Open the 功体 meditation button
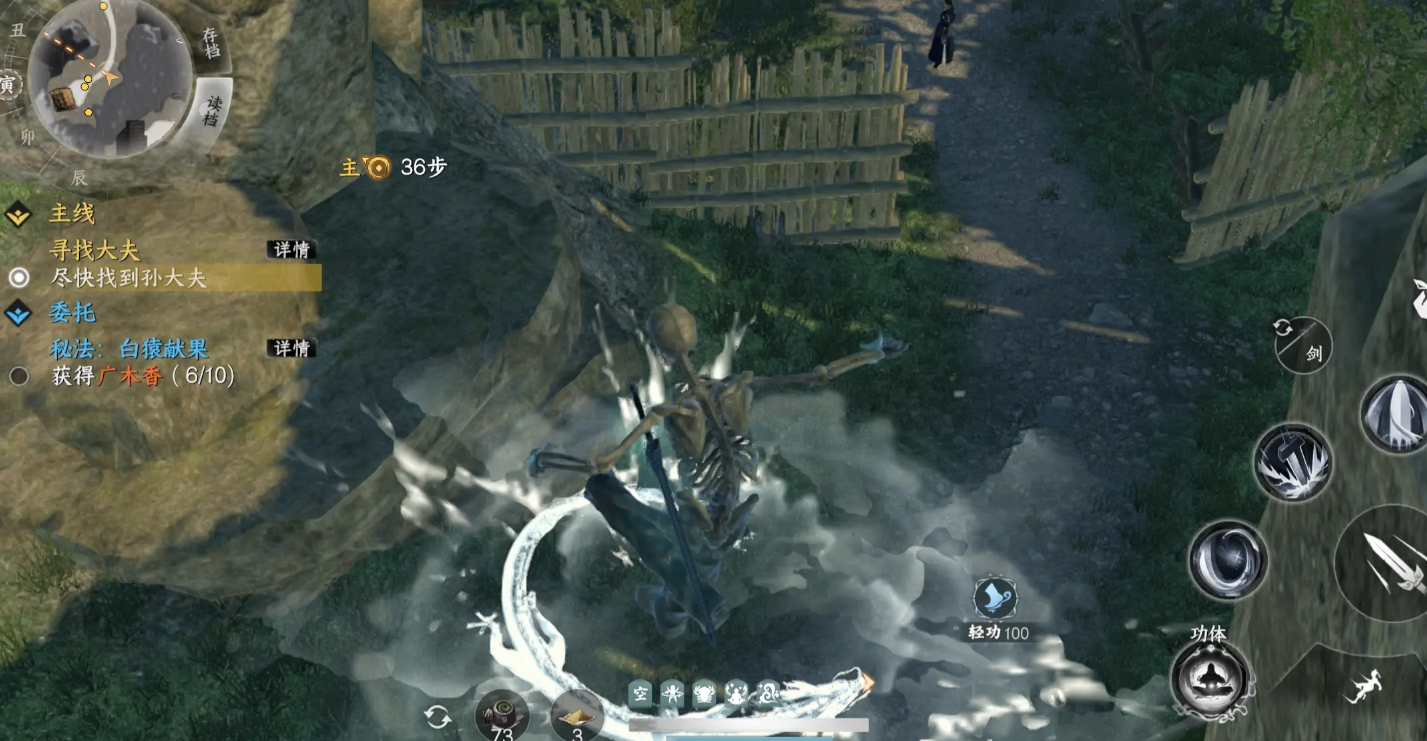Image resolution: width=1427 pixels, height=741 pixels. pos(1211,678)
